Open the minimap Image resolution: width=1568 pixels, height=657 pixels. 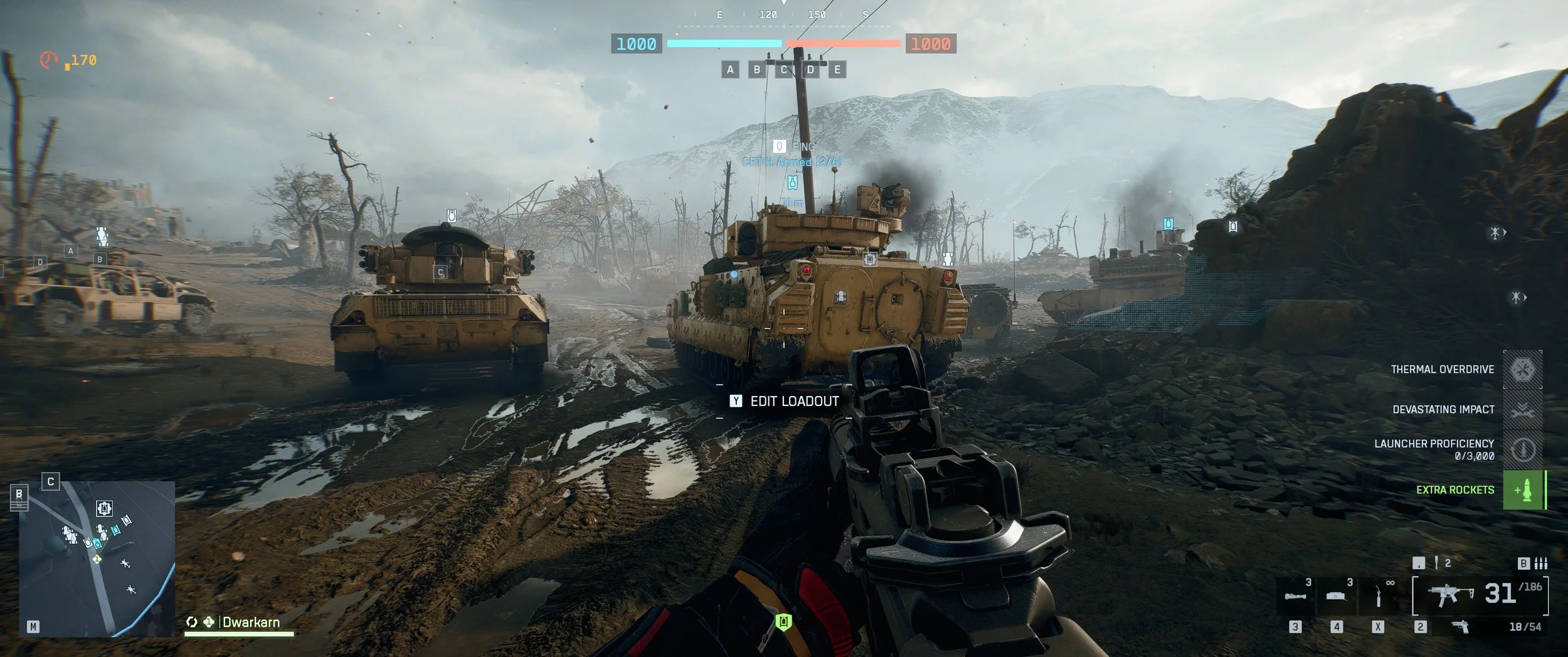click(x=97, y=558)
